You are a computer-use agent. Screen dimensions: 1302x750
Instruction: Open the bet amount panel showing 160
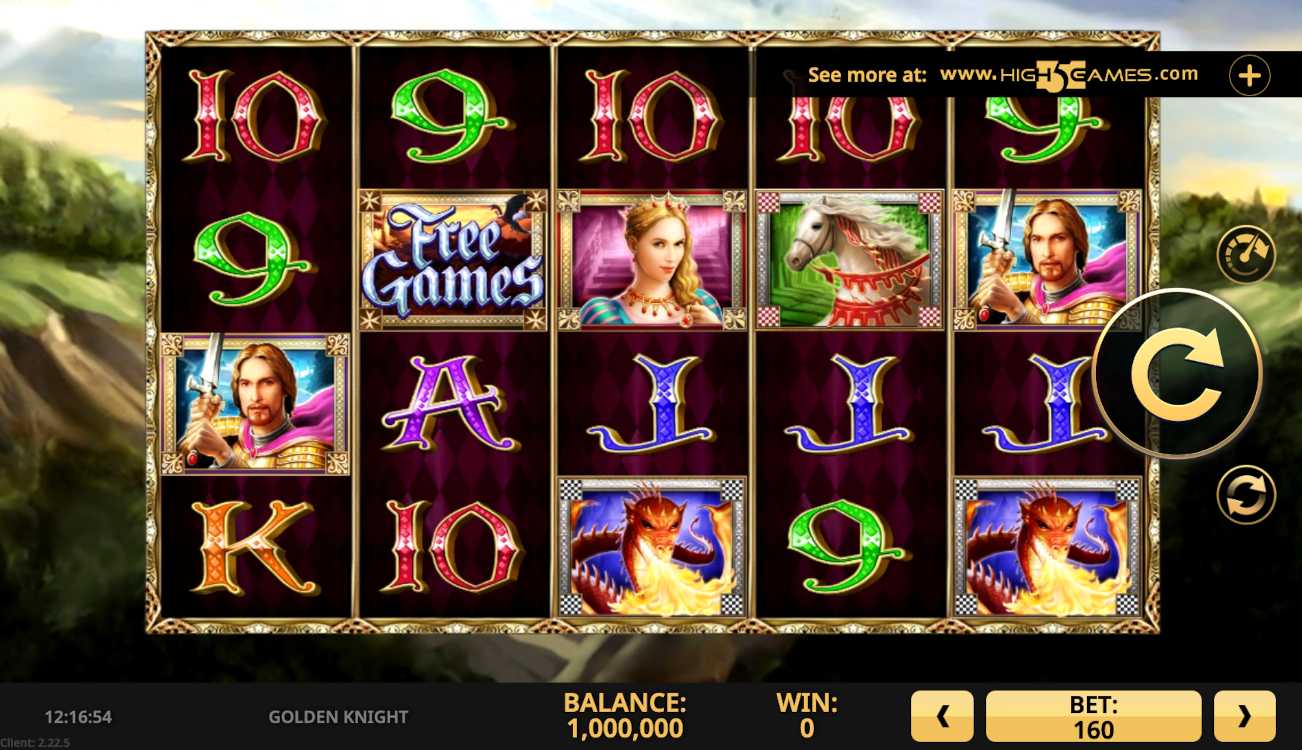coord(1093,716)
